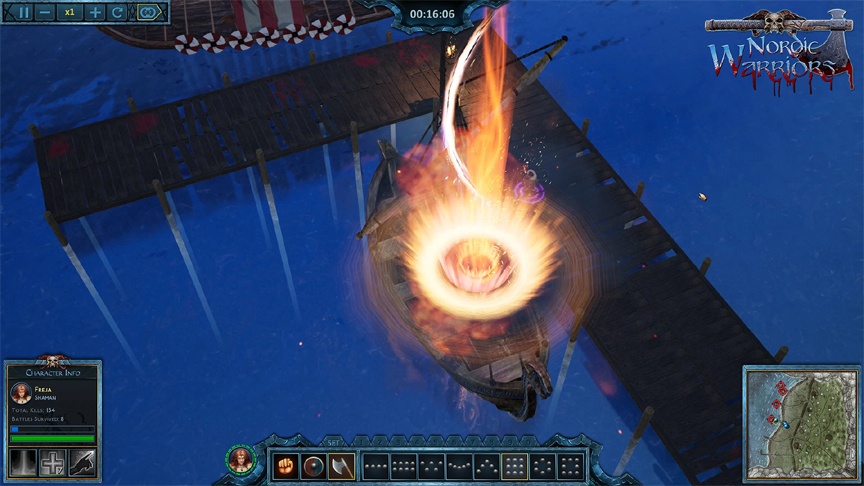This screenshot has height=486, width=864.
Task: Decrease game speed with the minus button
Action: [47, 13]
